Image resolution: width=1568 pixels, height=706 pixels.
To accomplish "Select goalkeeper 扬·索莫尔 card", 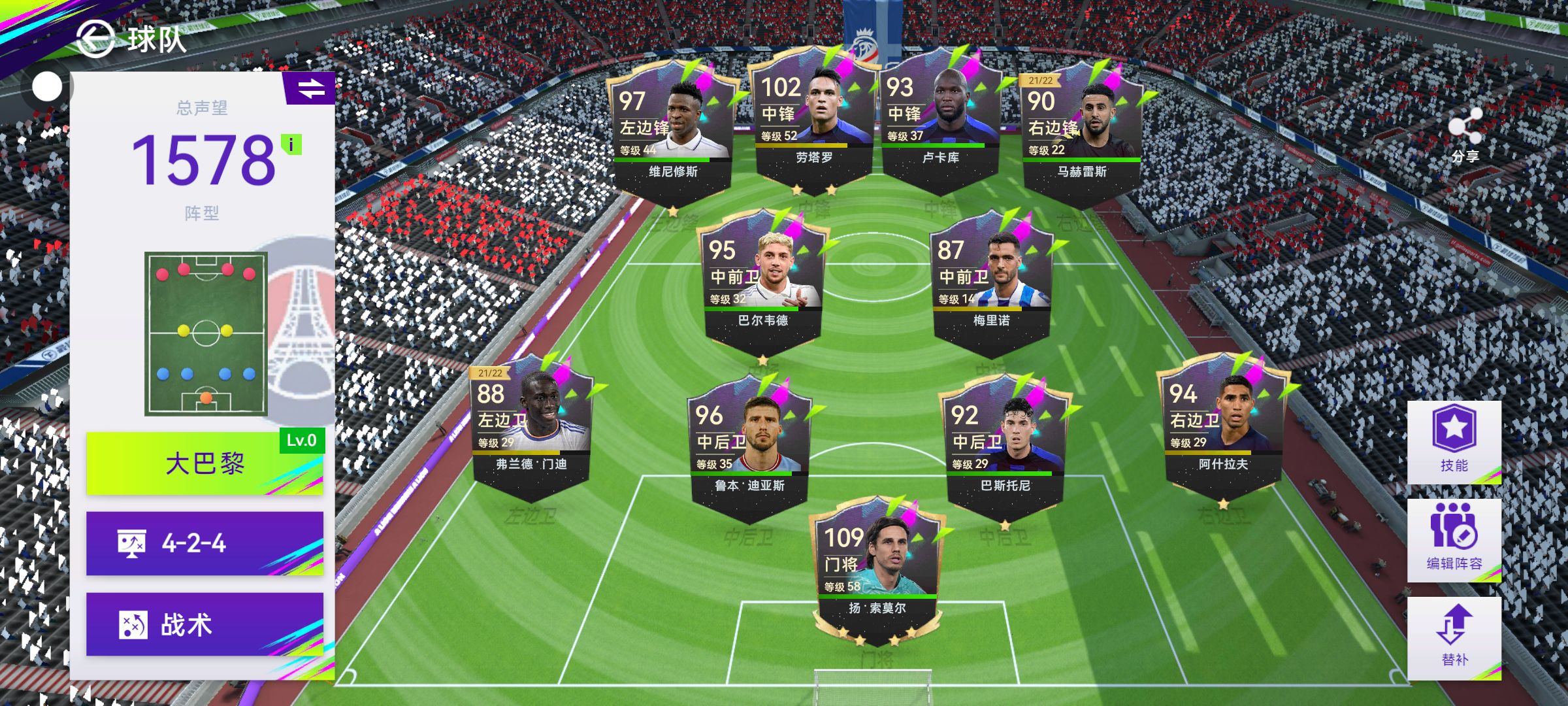I will [x=877, y=569].
